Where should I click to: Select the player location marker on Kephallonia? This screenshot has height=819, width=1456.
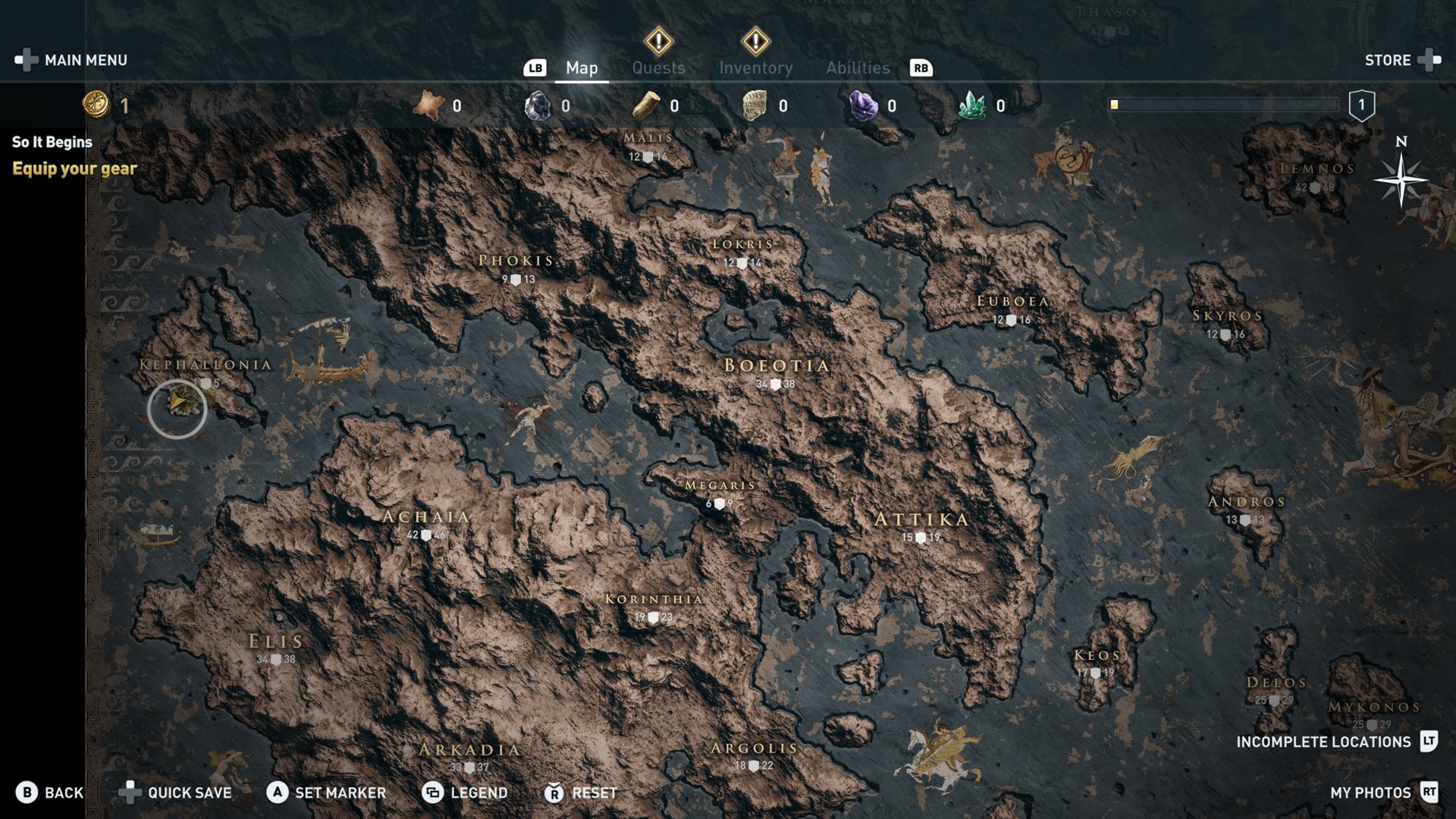tap(177, 408)
